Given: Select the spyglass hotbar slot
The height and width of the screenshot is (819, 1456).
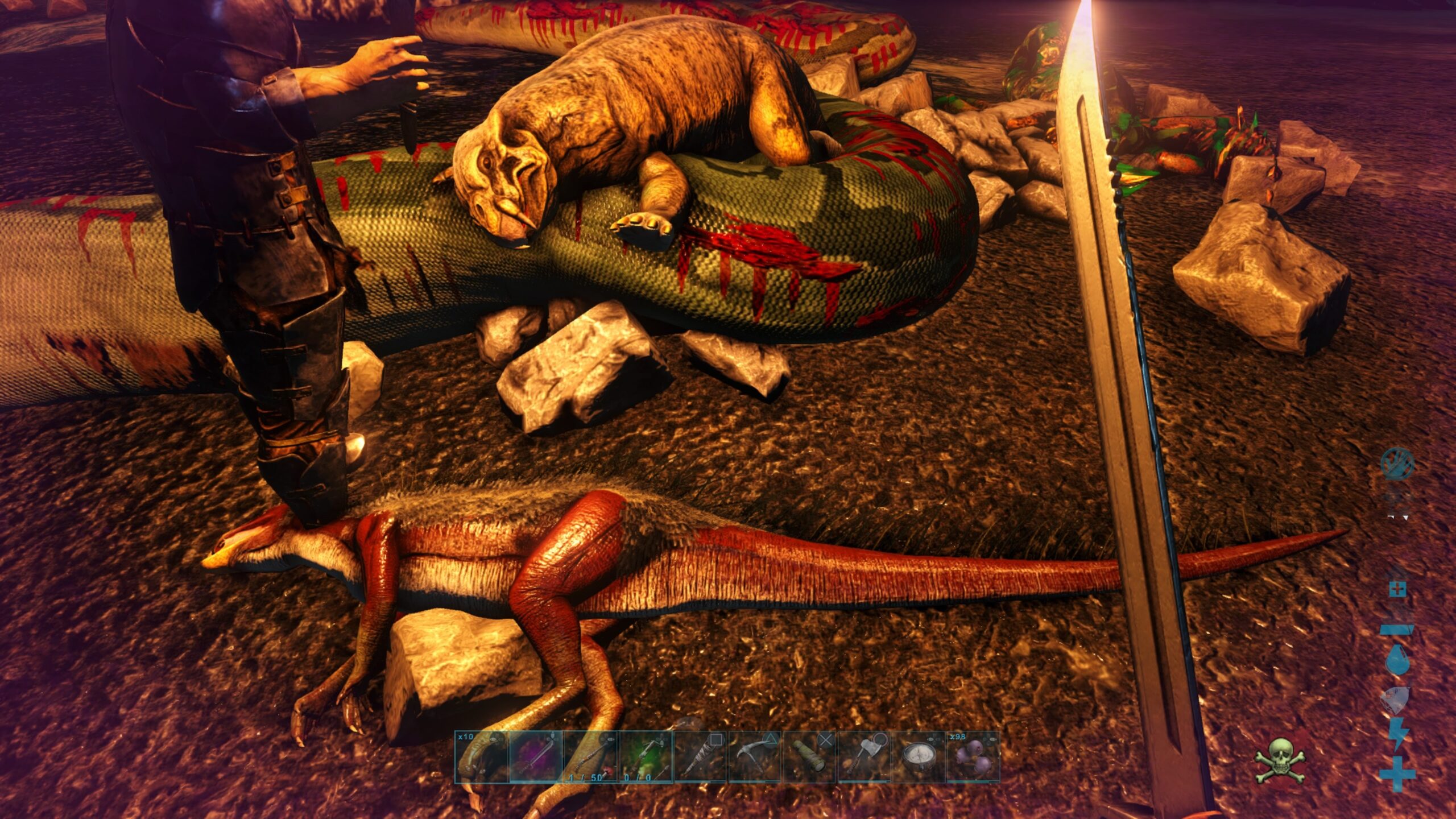Looking at the screenshot, I should coord(809,757).
